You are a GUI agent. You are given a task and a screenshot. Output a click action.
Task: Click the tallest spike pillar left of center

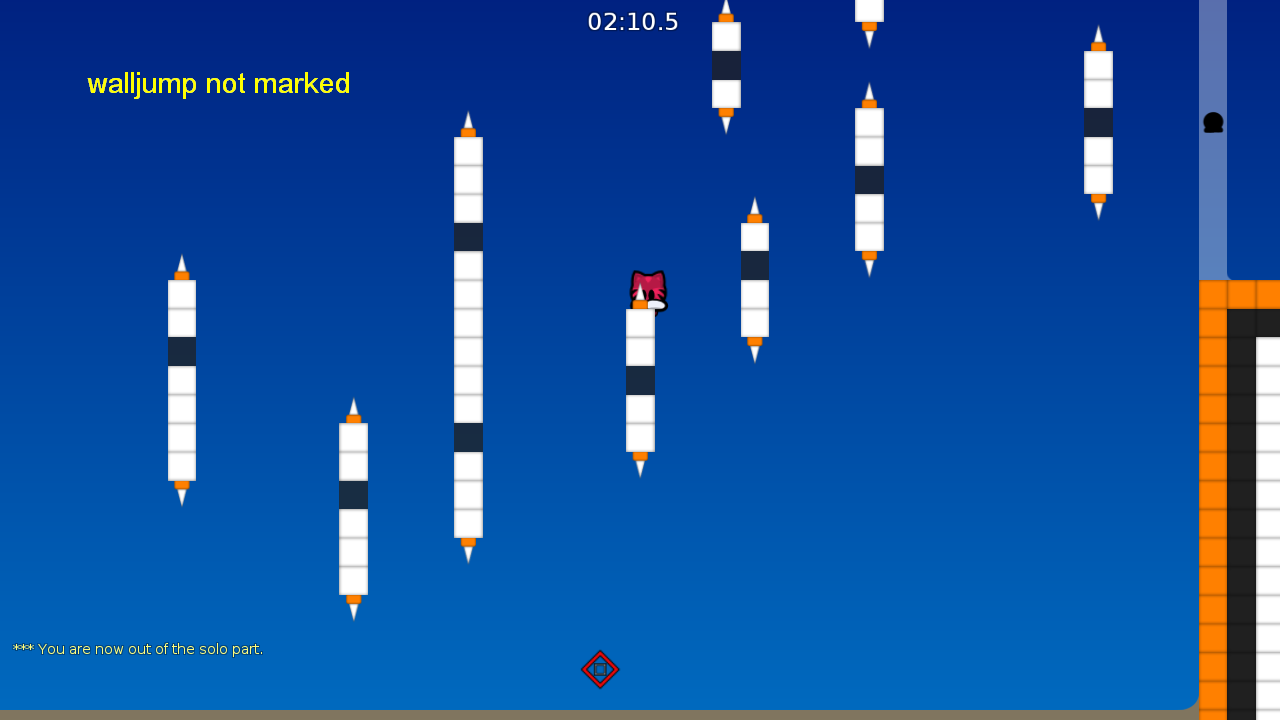pyautogui.click(x=468, y=340)
